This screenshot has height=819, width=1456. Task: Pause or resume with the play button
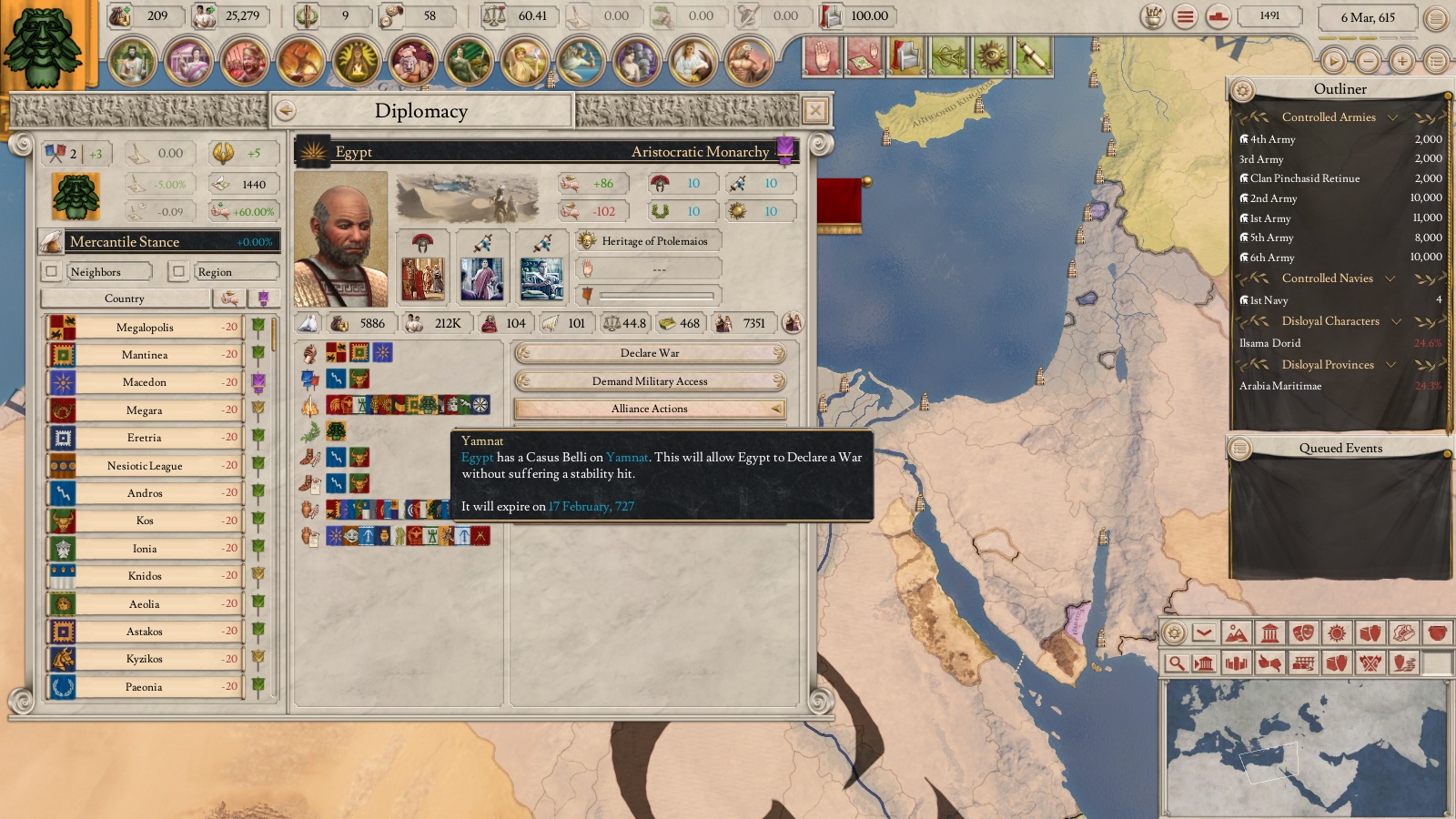pos(1333,62)
